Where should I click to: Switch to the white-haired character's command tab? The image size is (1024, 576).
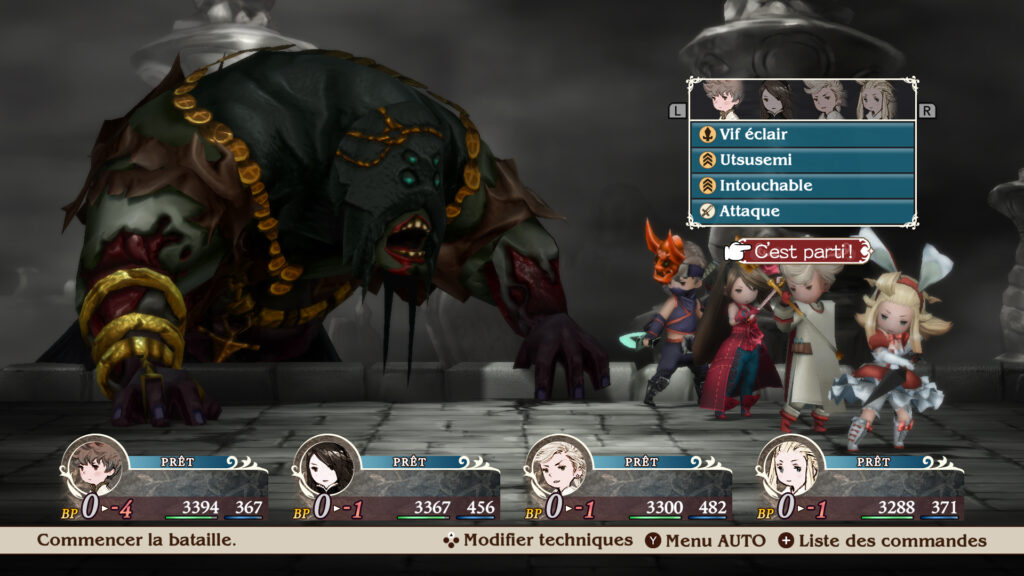pyautogui.click(x=825, y=100)
